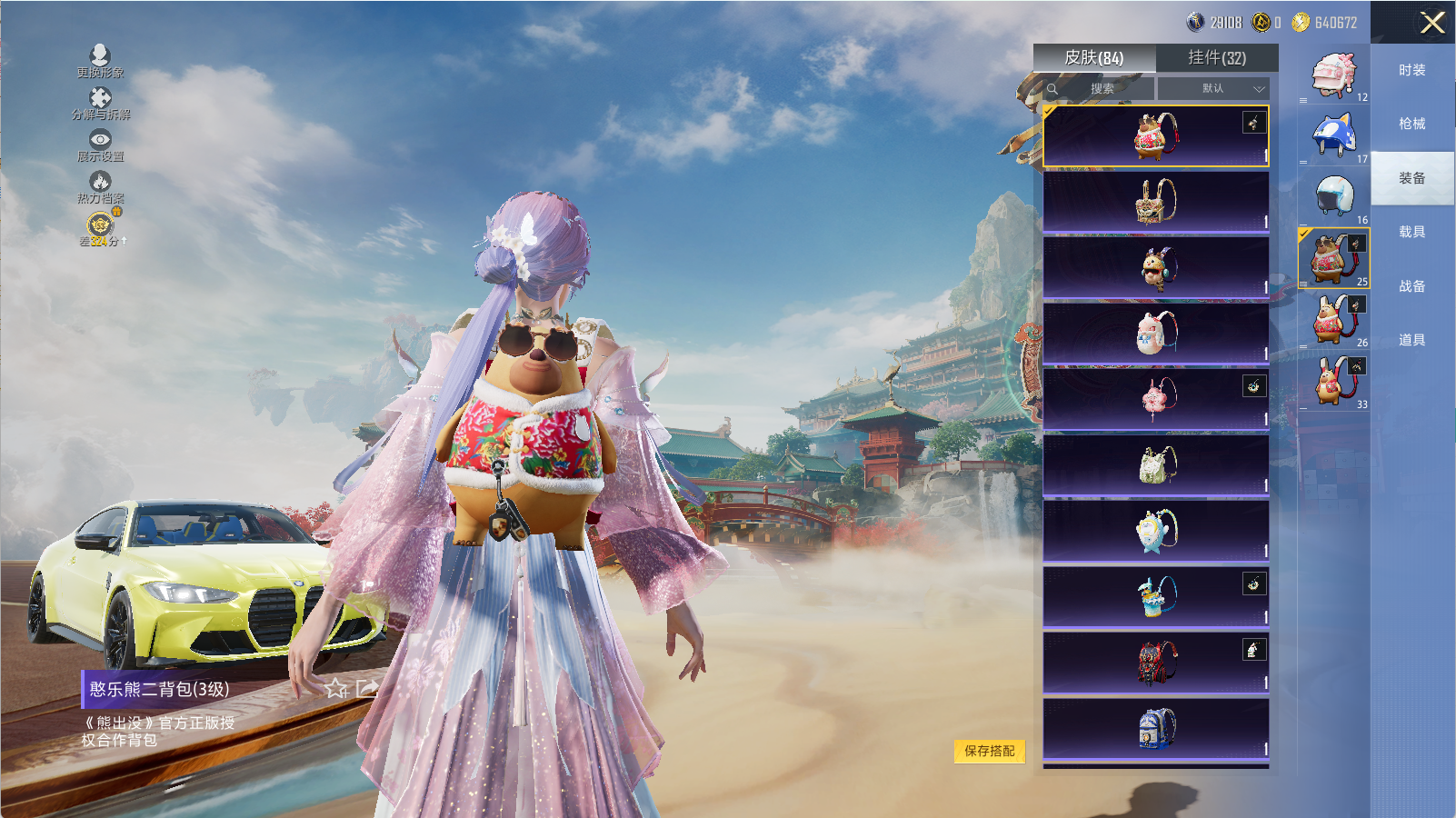The height and width of the screenshot is (818, 1456).
Task: Open 展示设置 display settings
Action: coord(100,145)
